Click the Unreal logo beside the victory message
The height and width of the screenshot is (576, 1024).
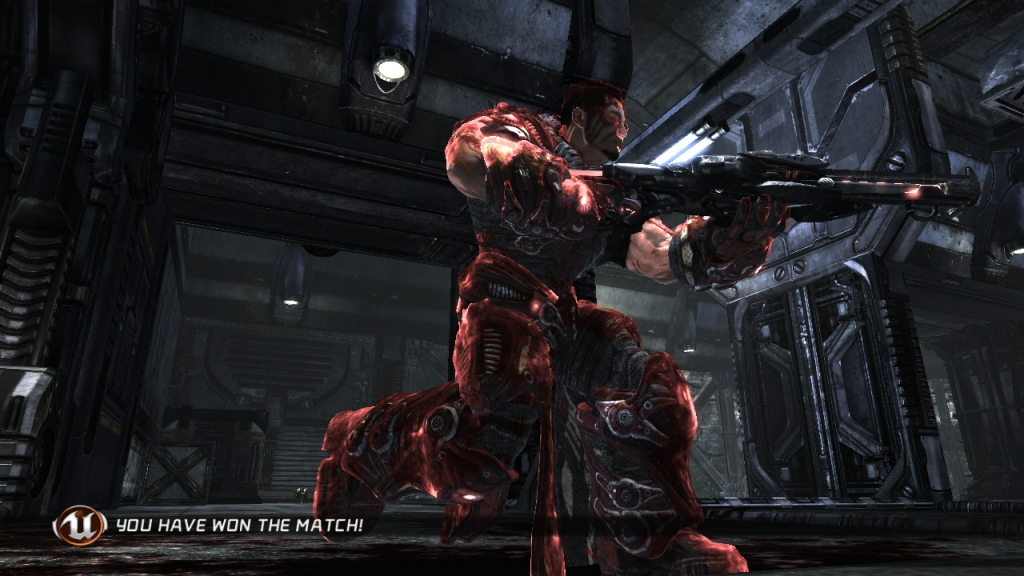[x=80, y=524]
